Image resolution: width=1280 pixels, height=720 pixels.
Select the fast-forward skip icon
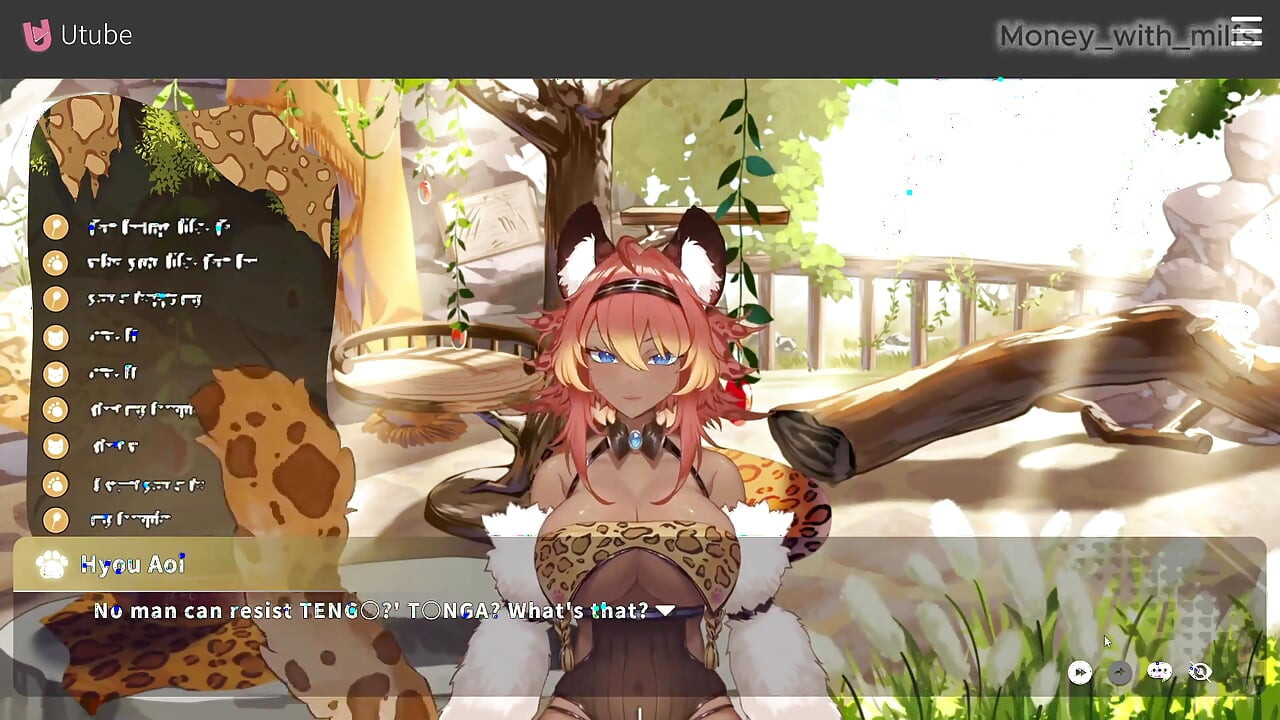[1080, 673]
